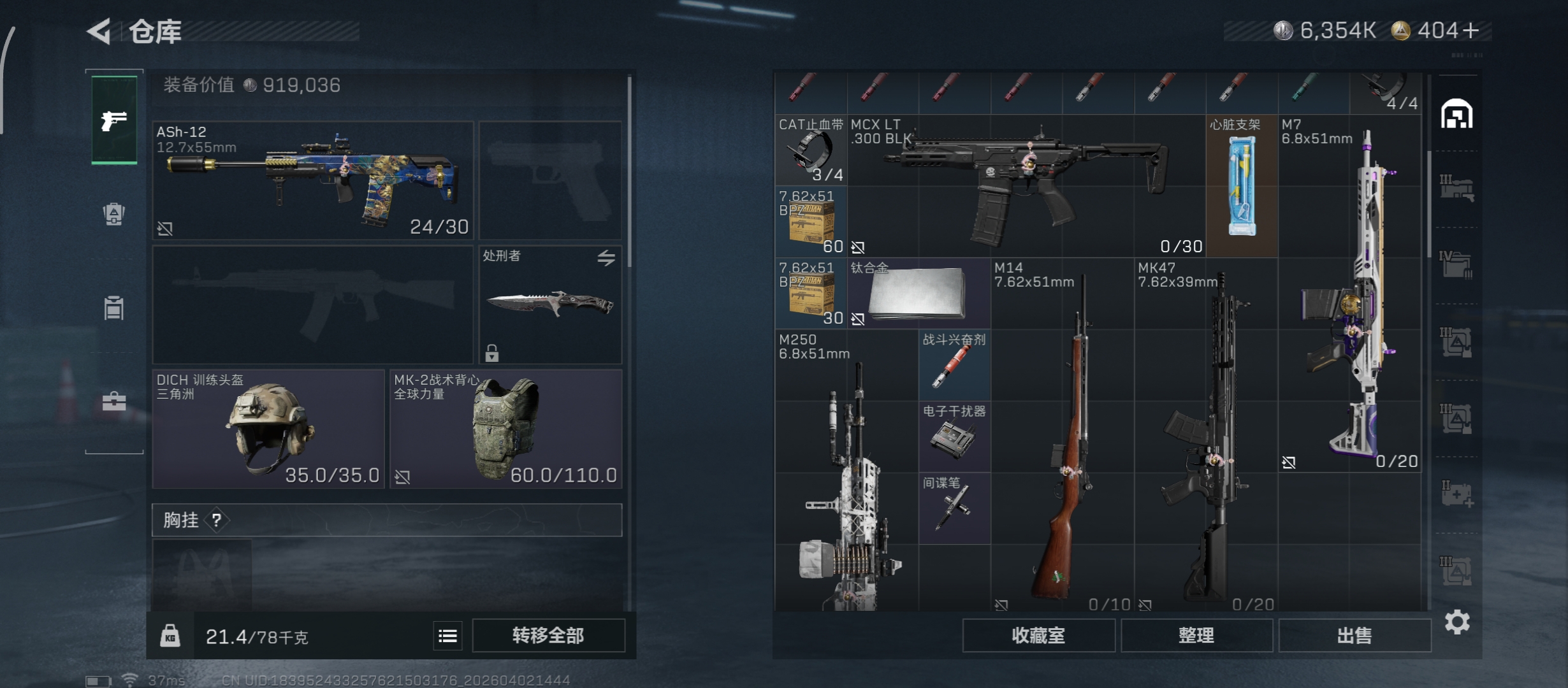This screenshot has height=688, width=1568.
Task: Open stash settings with the gear icon
Action: [x=1457, y=622]
